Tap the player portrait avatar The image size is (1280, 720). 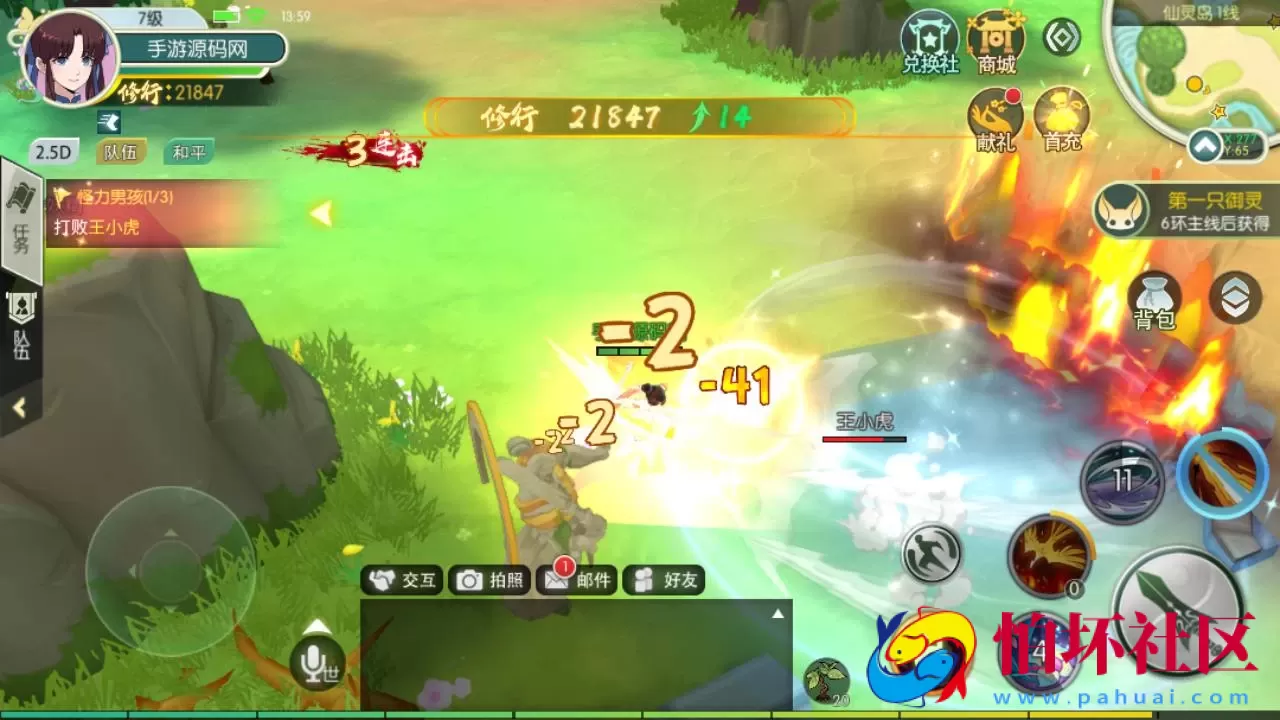[70, 60]
